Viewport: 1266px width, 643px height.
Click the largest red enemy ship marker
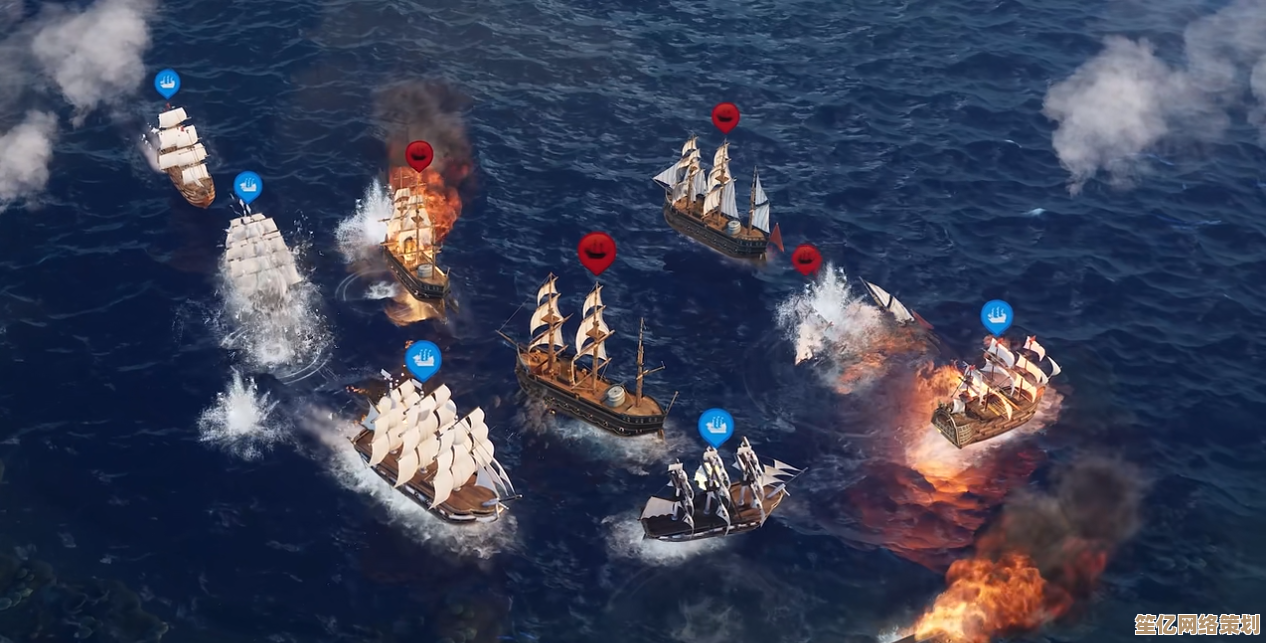point(597,251)
